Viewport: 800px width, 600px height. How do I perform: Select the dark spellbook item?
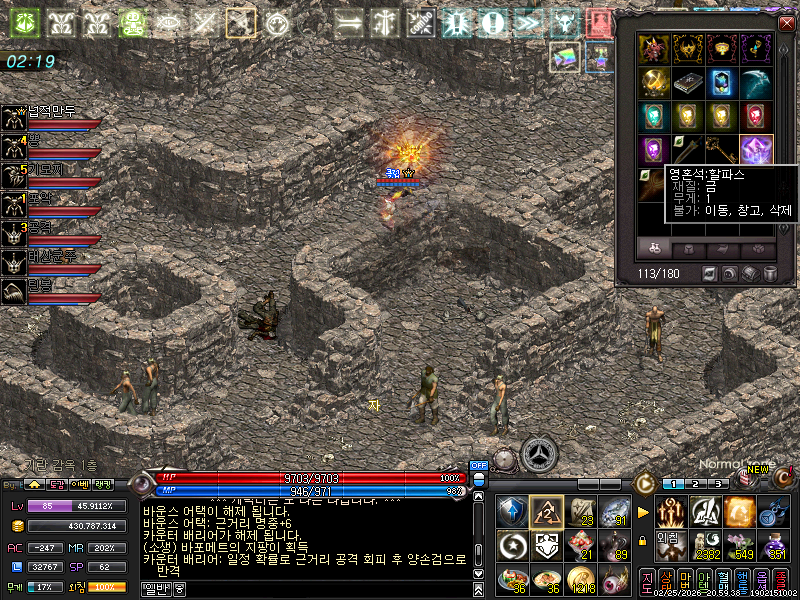coord(688,83)
